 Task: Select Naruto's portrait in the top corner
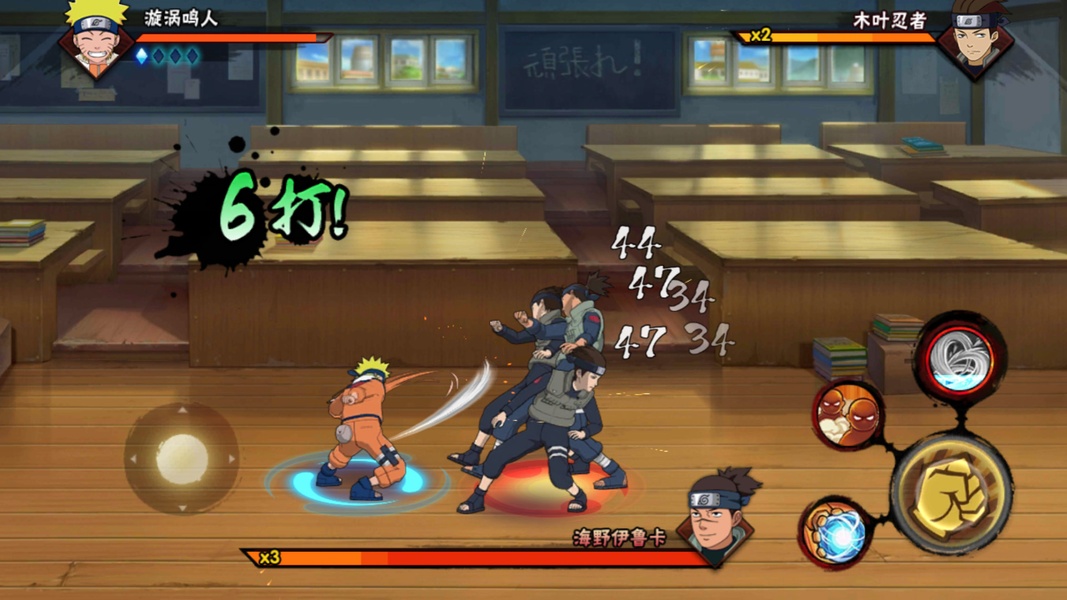95,38
